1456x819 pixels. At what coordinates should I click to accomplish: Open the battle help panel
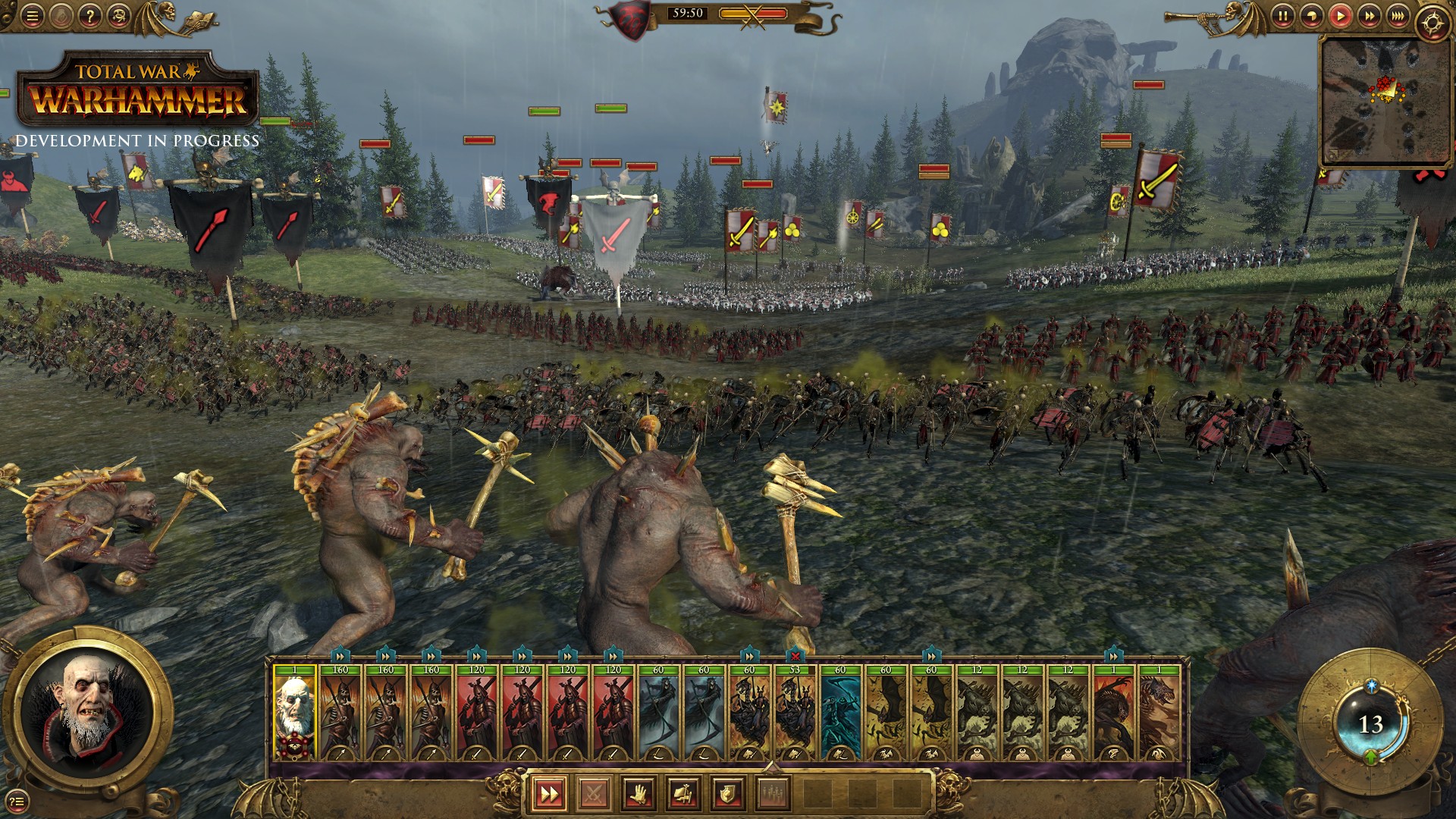tap(90, 14)
